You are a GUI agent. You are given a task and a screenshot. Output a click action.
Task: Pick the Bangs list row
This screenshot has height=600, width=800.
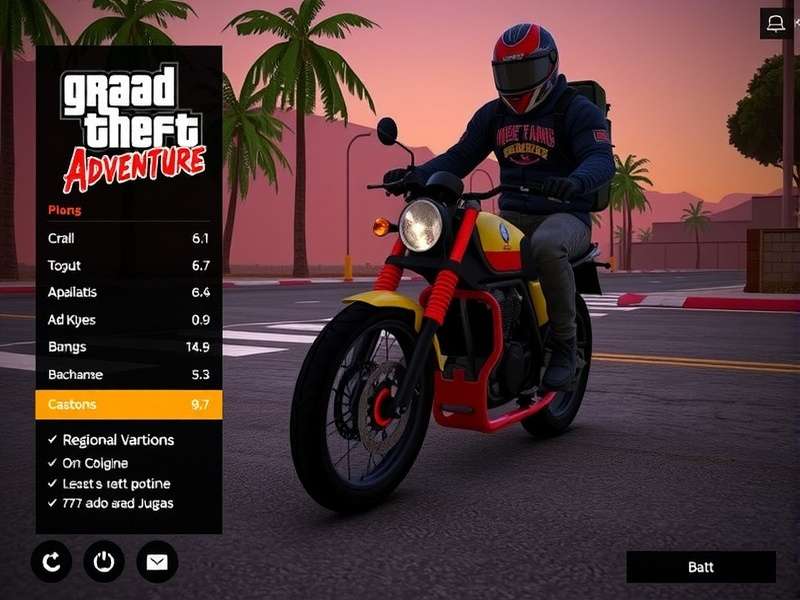click(x=128, y=347)
